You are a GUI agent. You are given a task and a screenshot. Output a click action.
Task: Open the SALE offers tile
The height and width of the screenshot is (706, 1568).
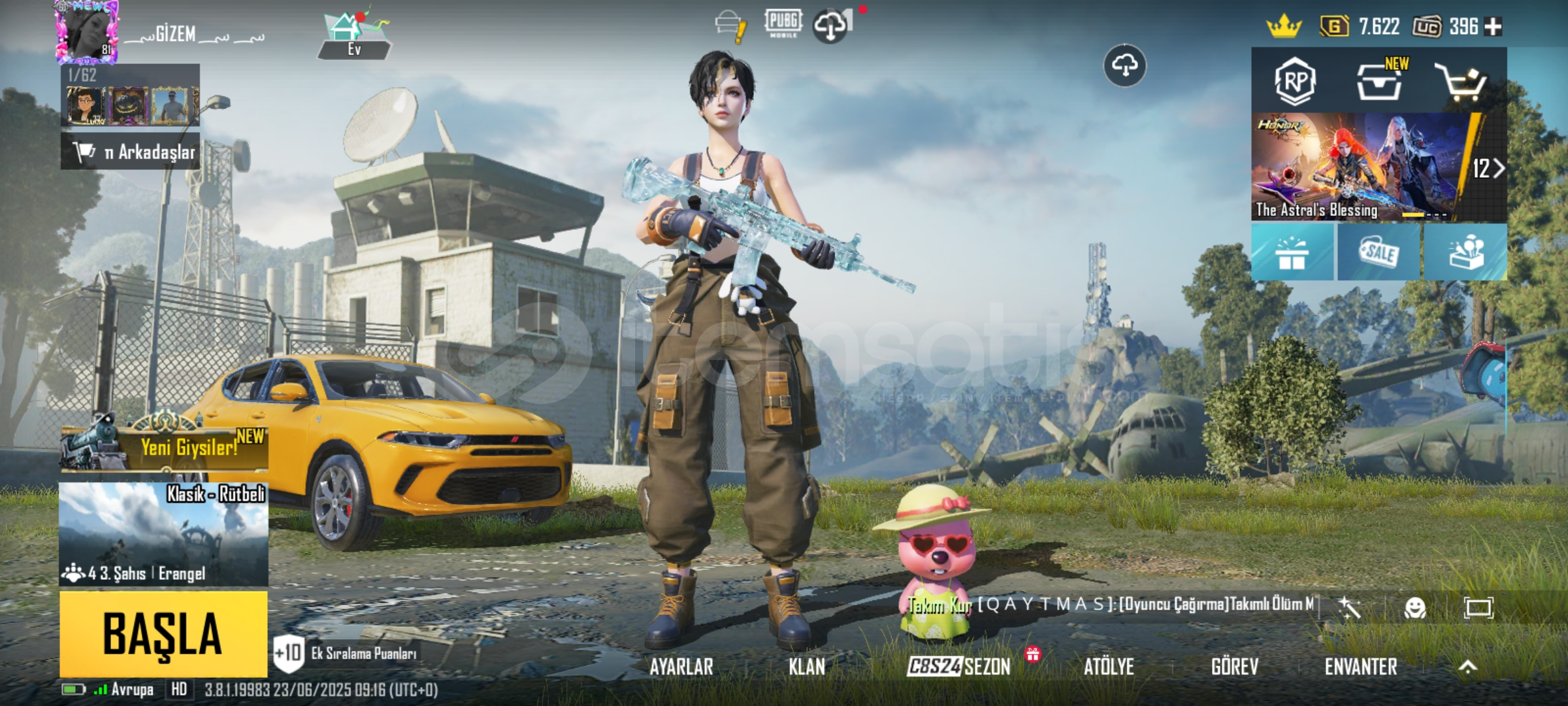click(x=1379, y=252)
